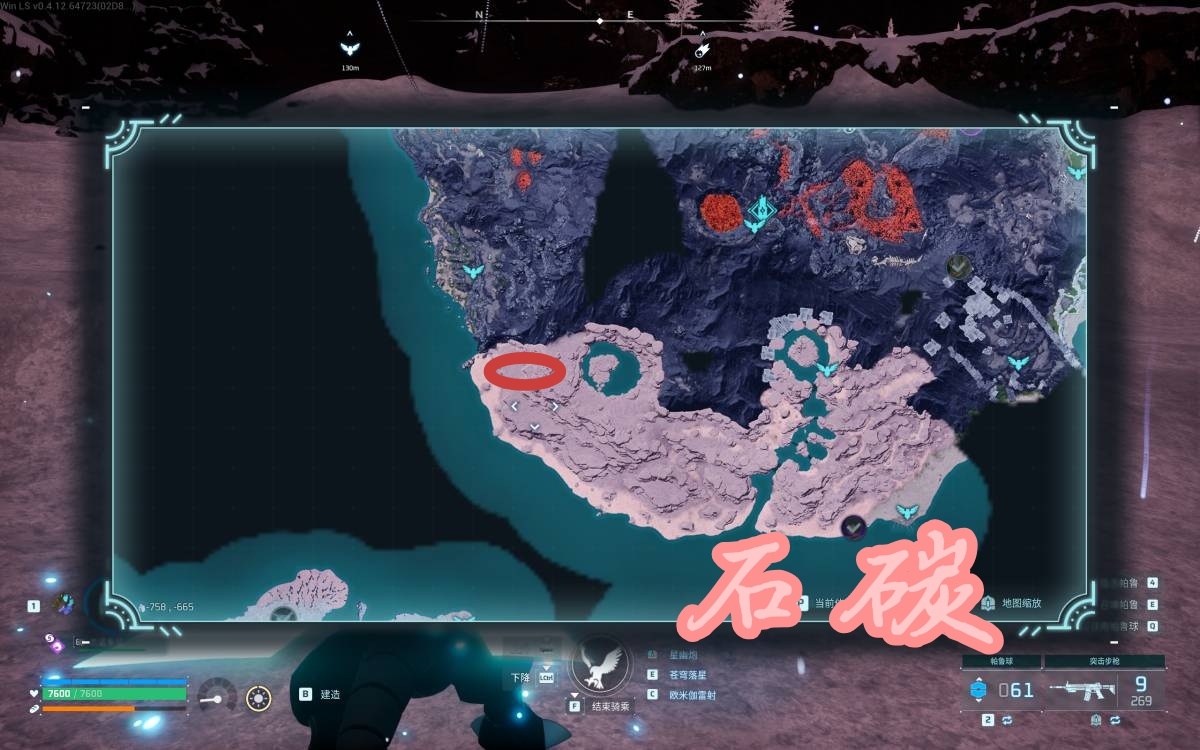This screenshot has height=750, width=1200.
Task: Select the eagle marker just below the tower icon
Action: (x=753, y=228)
